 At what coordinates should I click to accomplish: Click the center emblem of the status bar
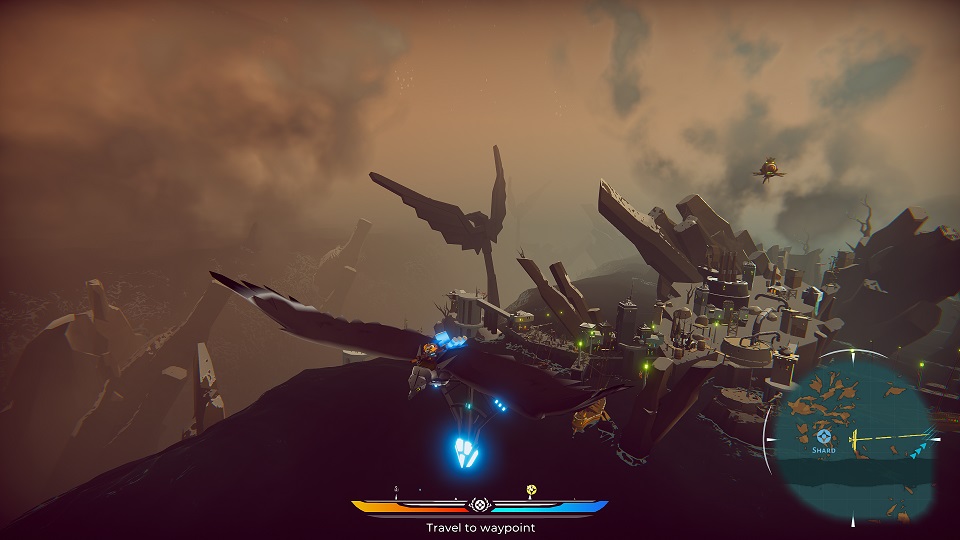[x=480, y=506]
